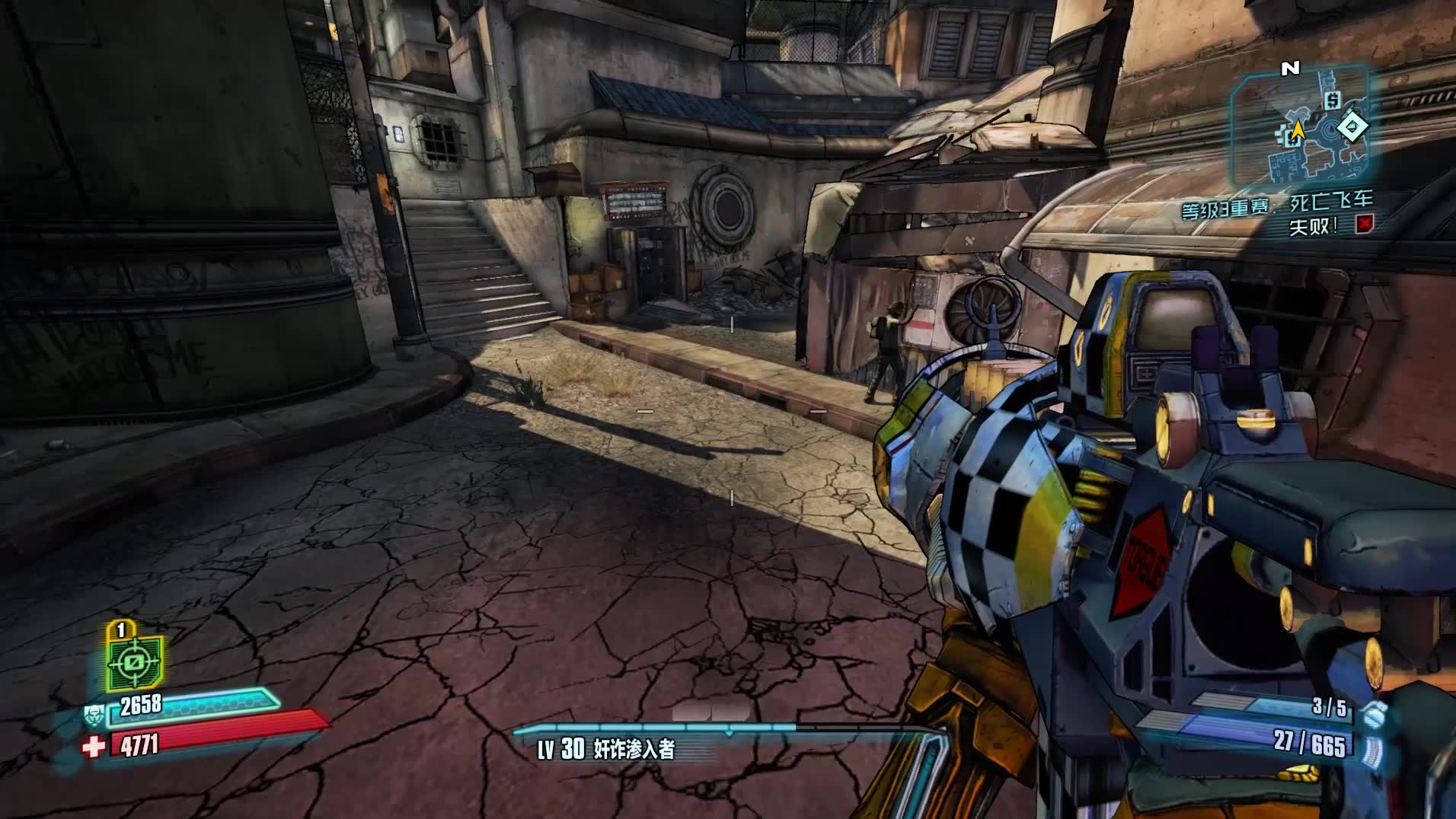Select the diamond waypoint marker on minimap
This screenshot has height=819, width=1456.
pos(1352,126)
